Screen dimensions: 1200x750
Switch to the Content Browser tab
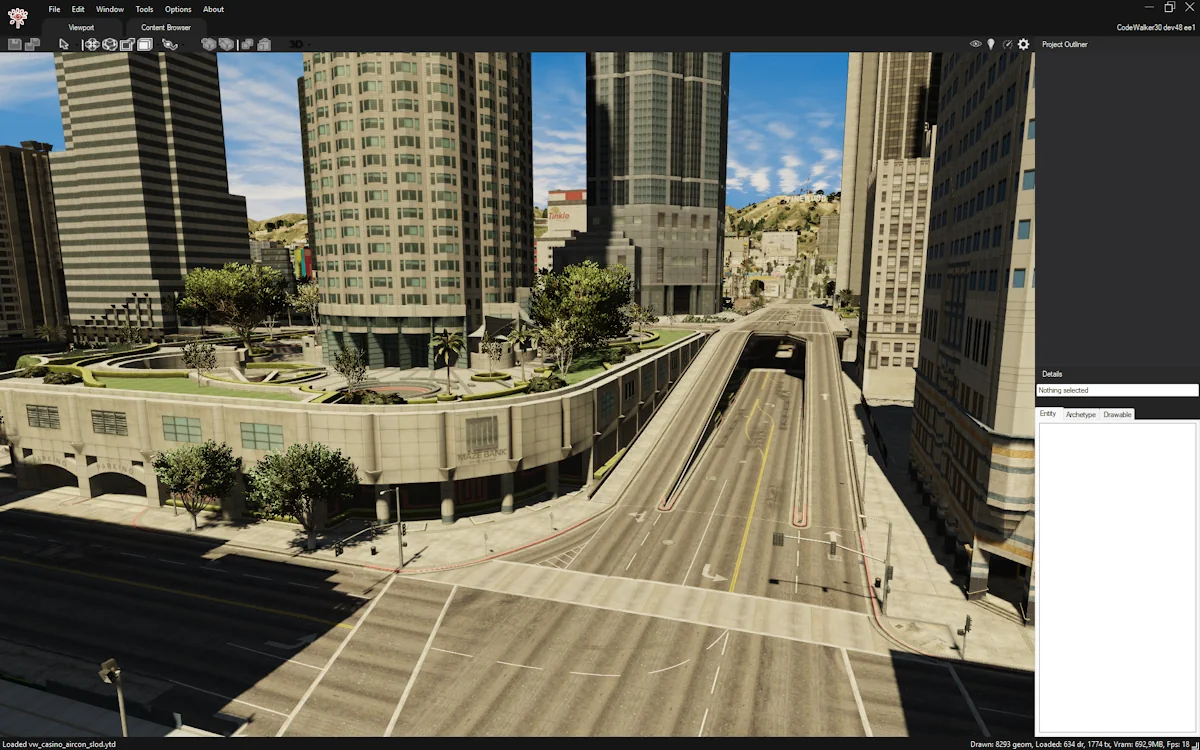click(x=166, y=28)
